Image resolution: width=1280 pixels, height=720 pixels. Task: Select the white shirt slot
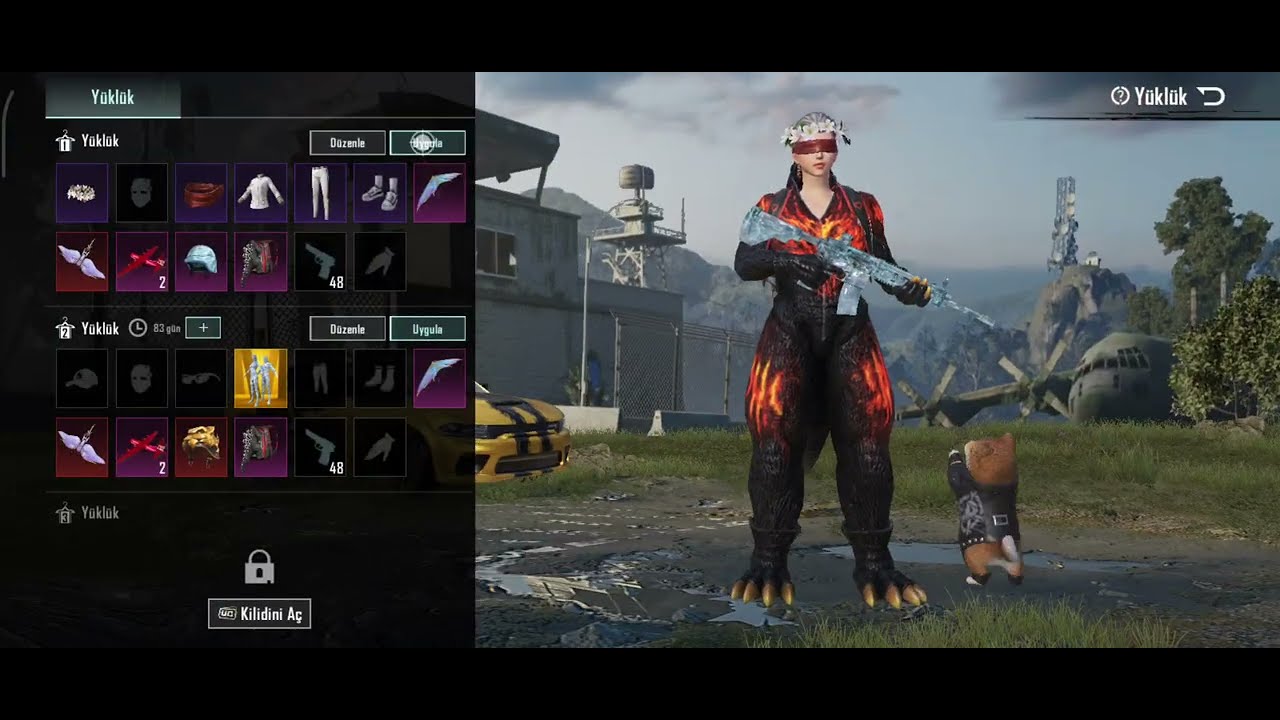pos(260,193)
